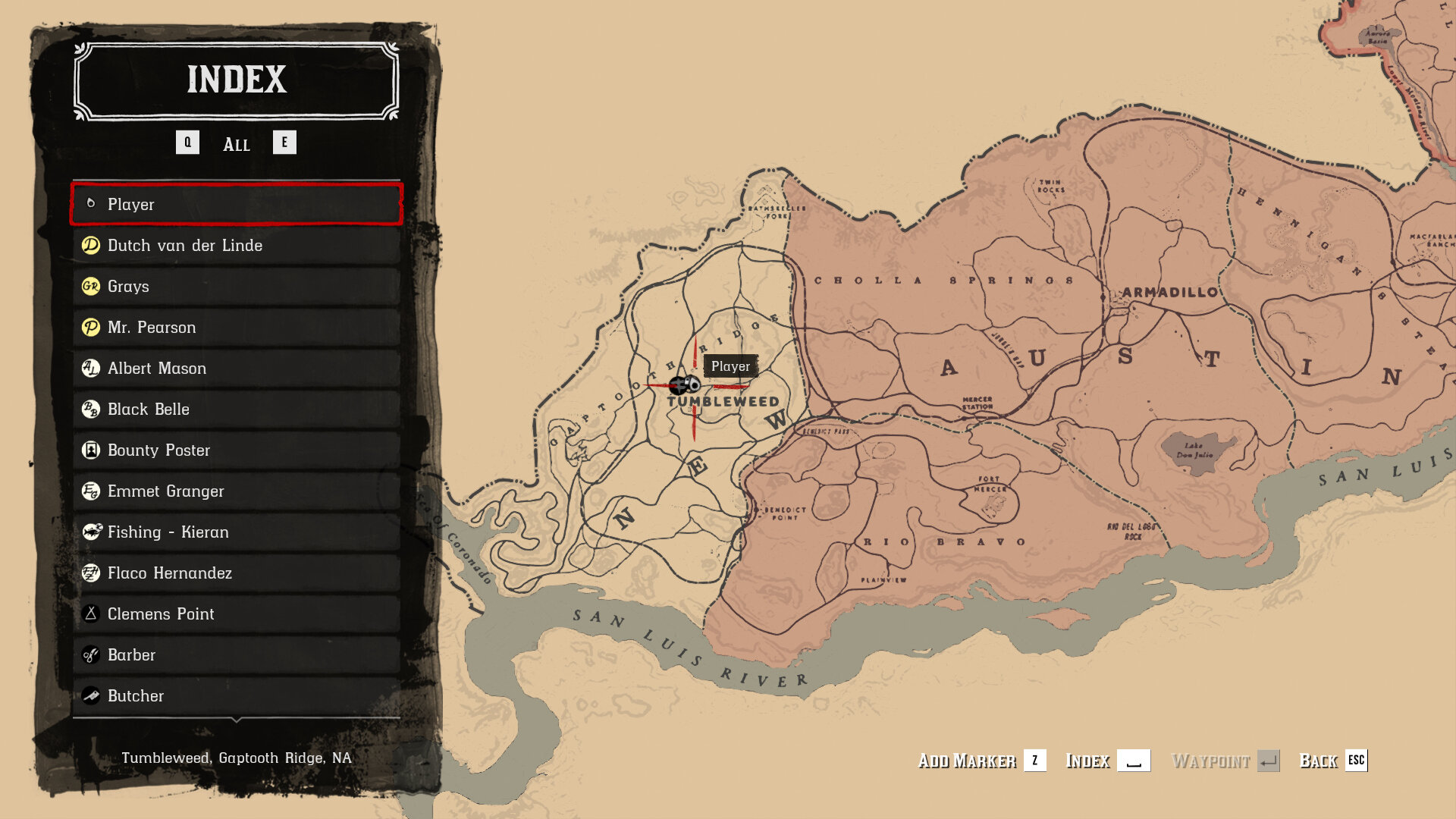The image size is (1456, 819).
Task: Select the Player entry in the index
Action: (236, 204)
